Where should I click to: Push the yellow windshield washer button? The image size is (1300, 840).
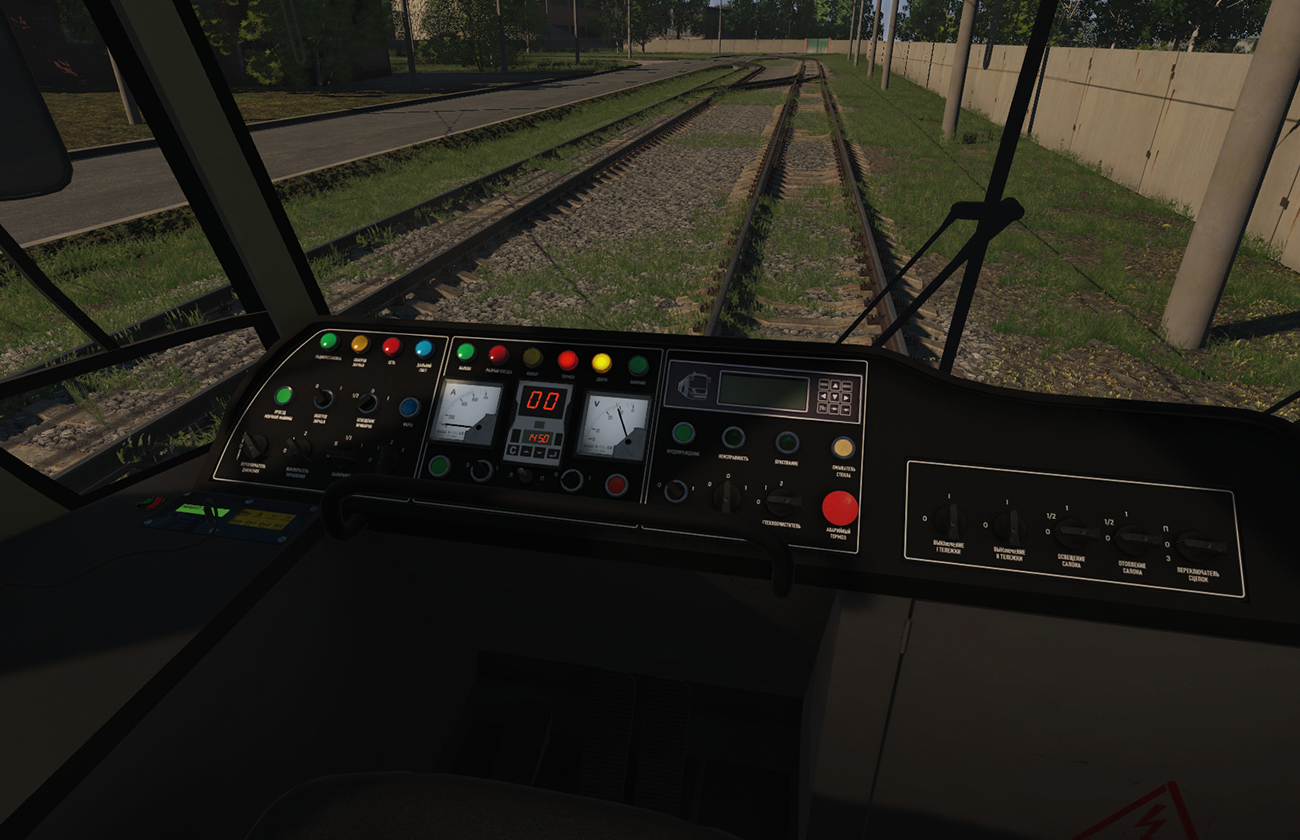pyautogui.click(x=843, y=447)
